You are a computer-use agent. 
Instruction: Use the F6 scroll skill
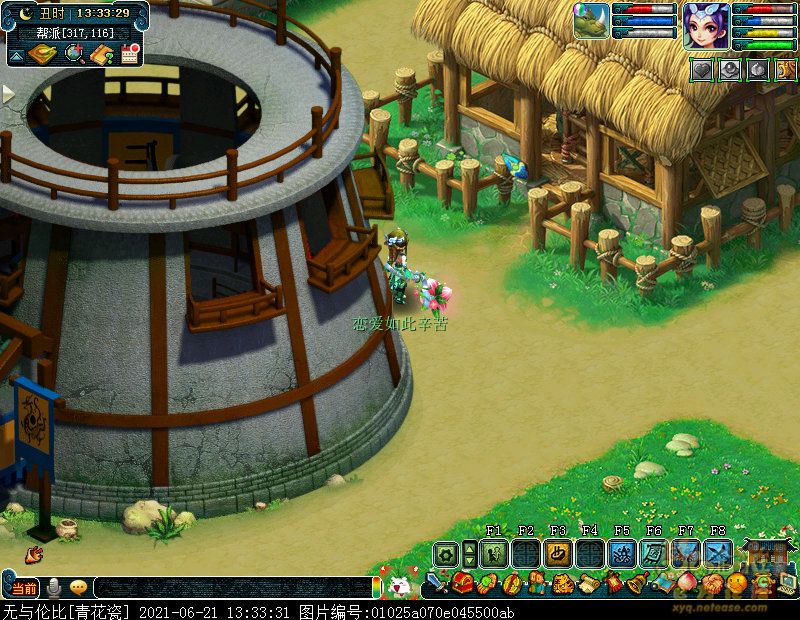654,553
